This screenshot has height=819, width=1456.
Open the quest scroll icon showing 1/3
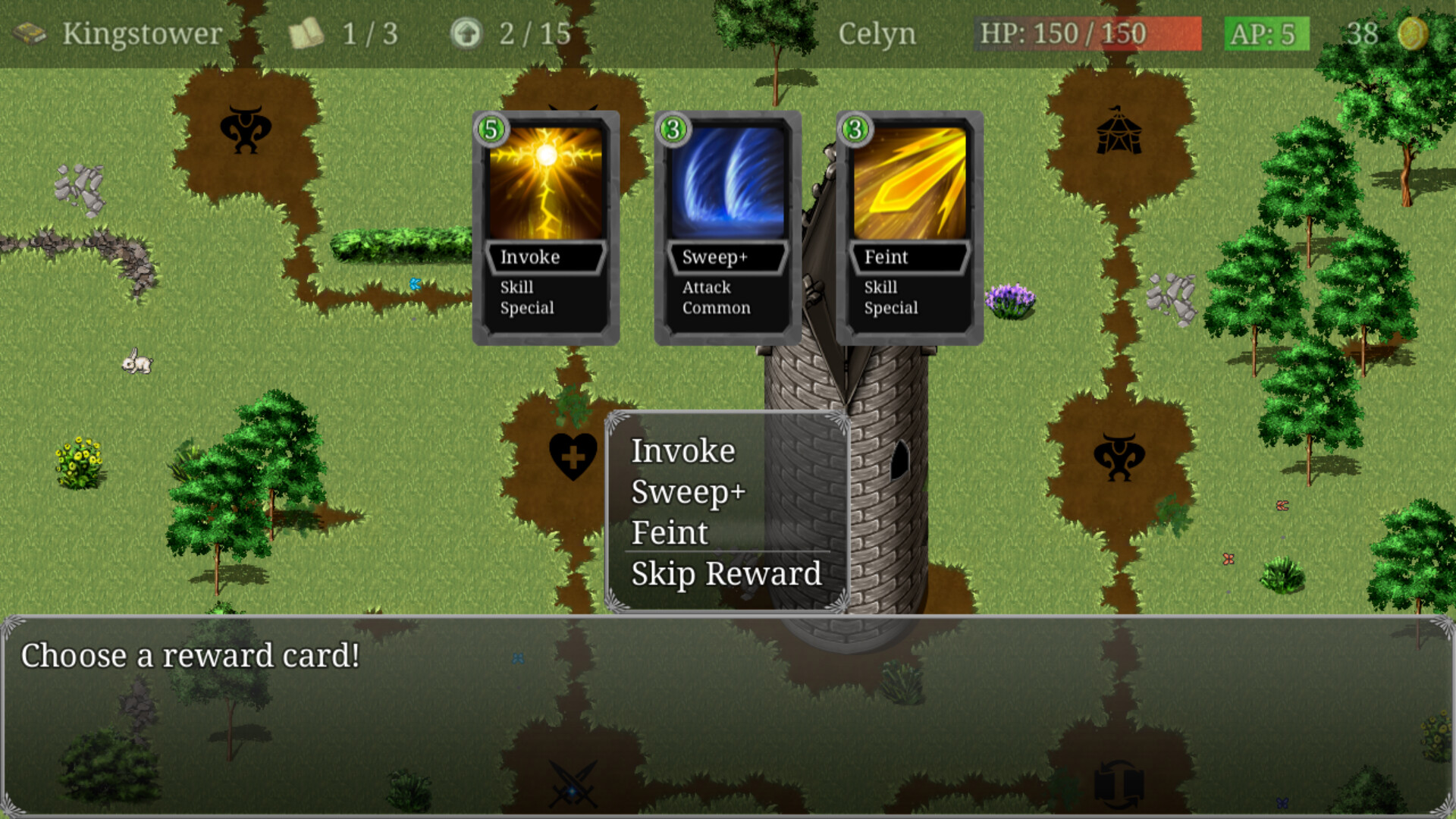tap(306, 33)
